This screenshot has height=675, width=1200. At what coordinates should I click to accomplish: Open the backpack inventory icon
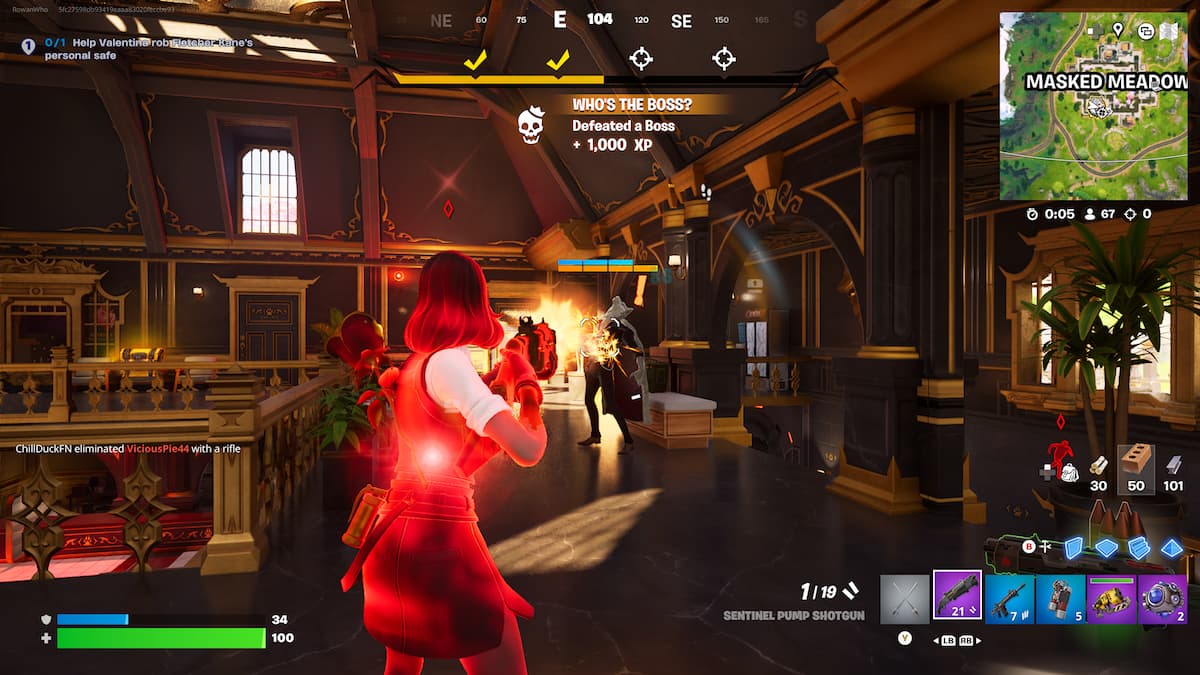[x=1068, y=471]
